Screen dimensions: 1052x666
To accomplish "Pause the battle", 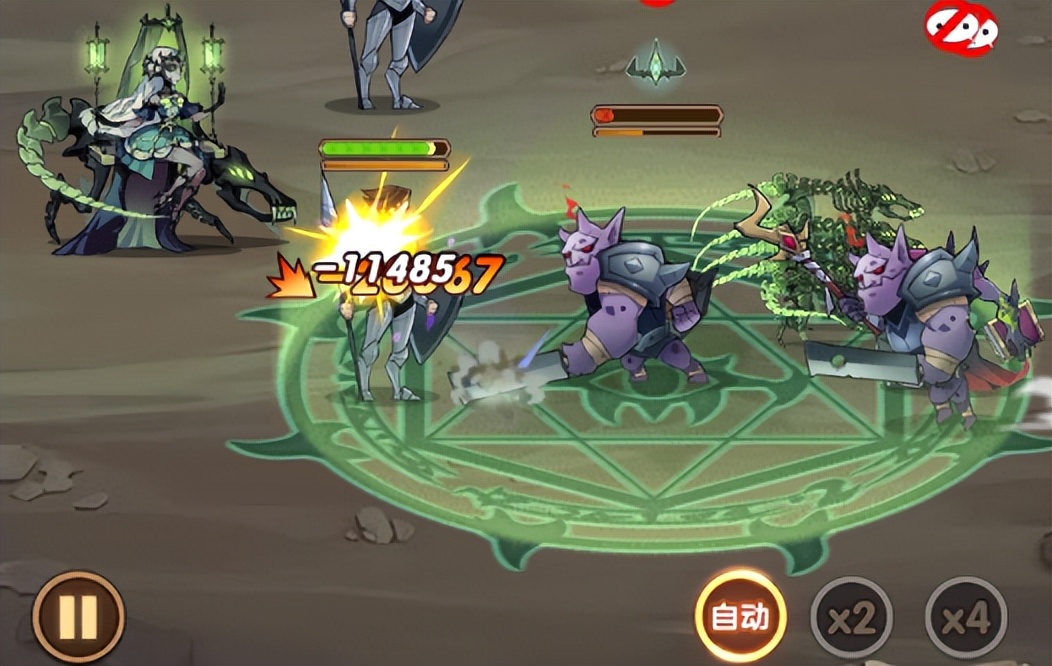I will pos(78,617).
